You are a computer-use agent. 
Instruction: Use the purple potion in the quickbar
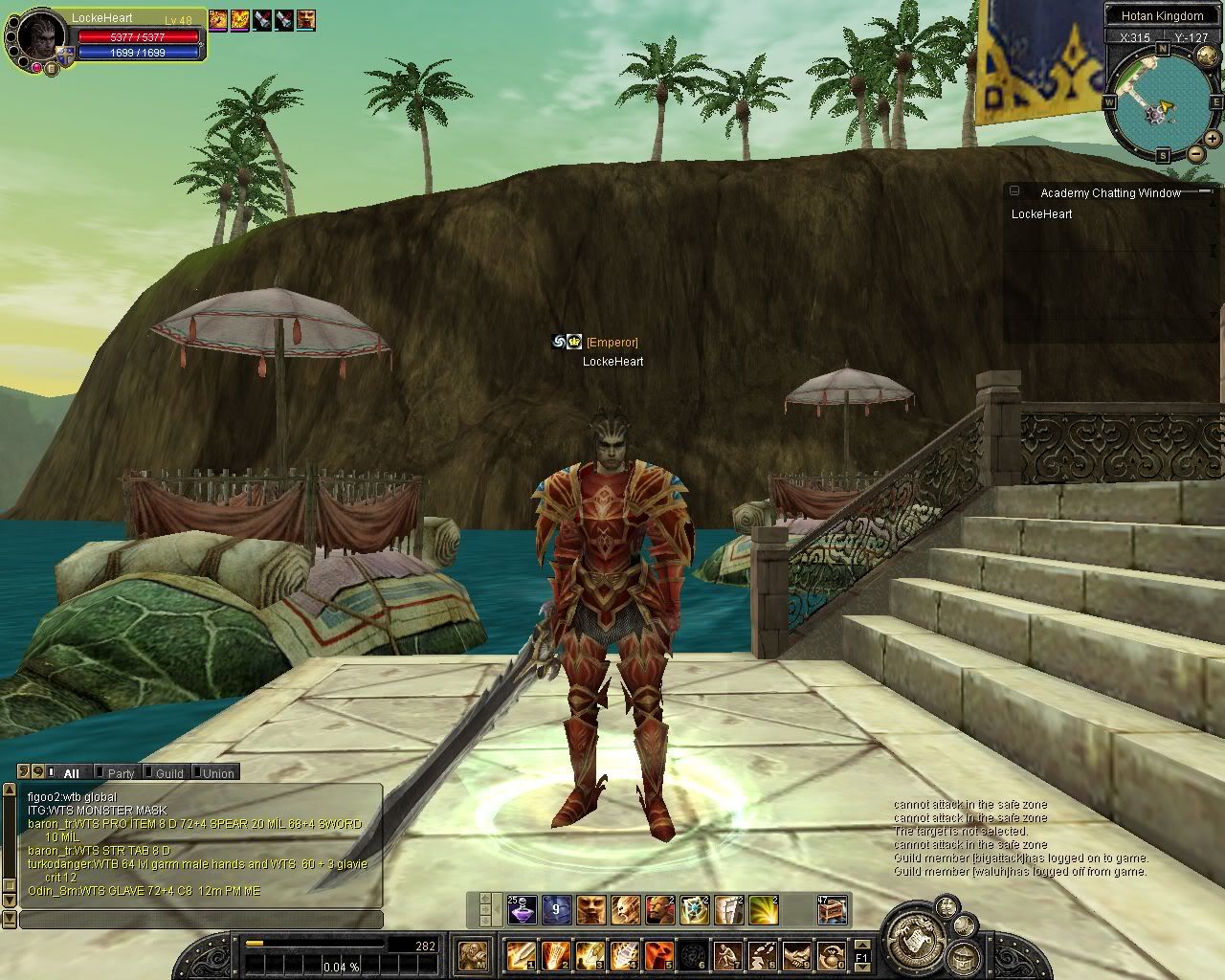(x=522, y=910)
